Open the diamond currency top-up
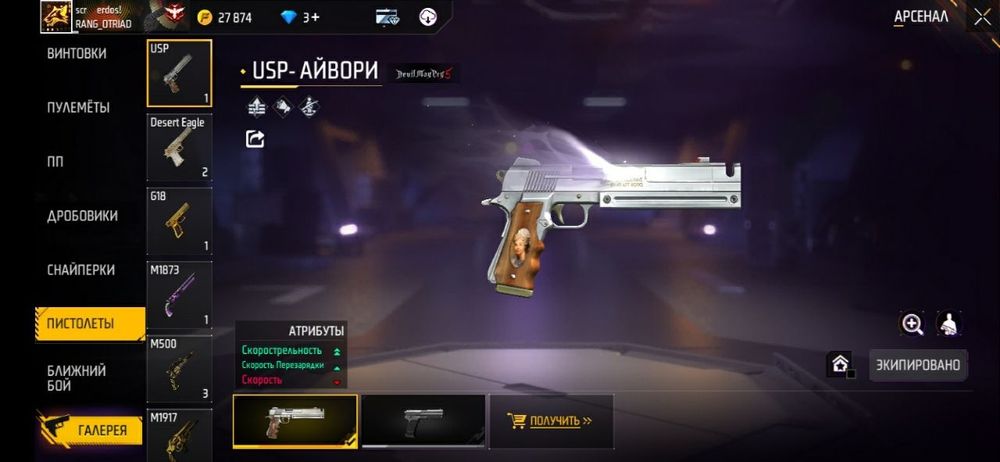This screenshot has width=1000, height=462. (298, 17)
